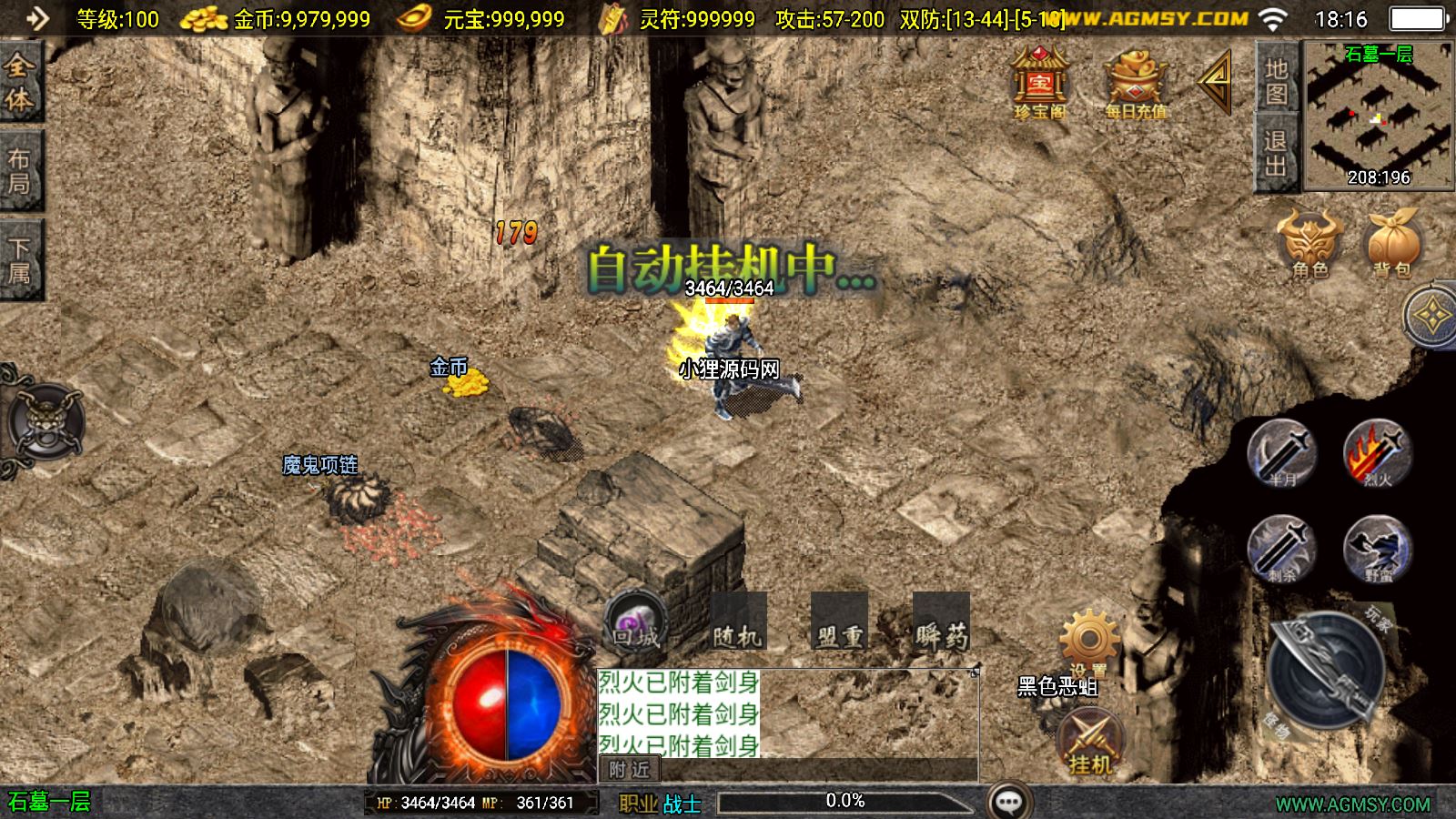Screen dimensions: 1456x819
Task: Click the 退出 exit button
Action: click(1277, 153)
